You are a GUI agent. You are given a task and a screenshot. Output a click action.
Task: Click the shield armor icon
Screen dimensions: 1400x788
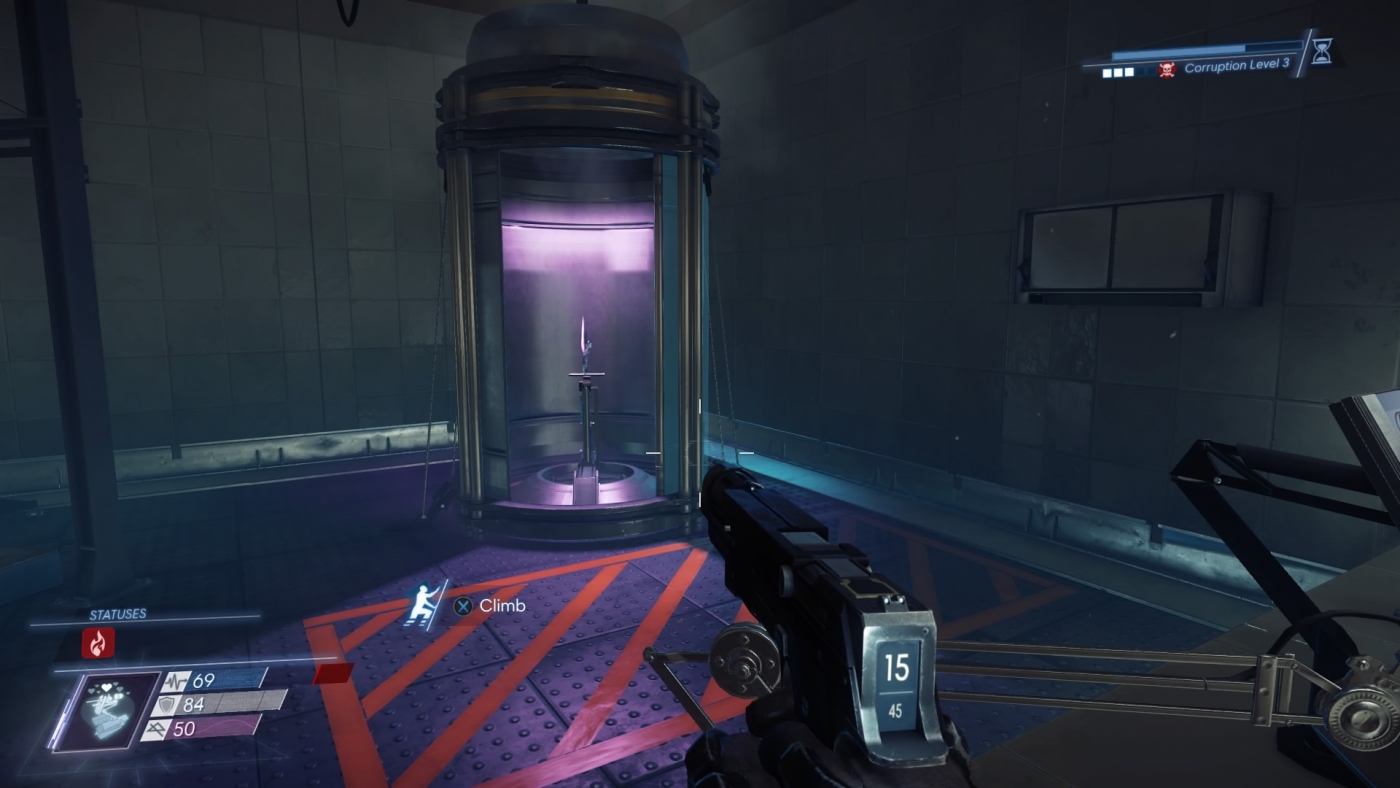168,706
